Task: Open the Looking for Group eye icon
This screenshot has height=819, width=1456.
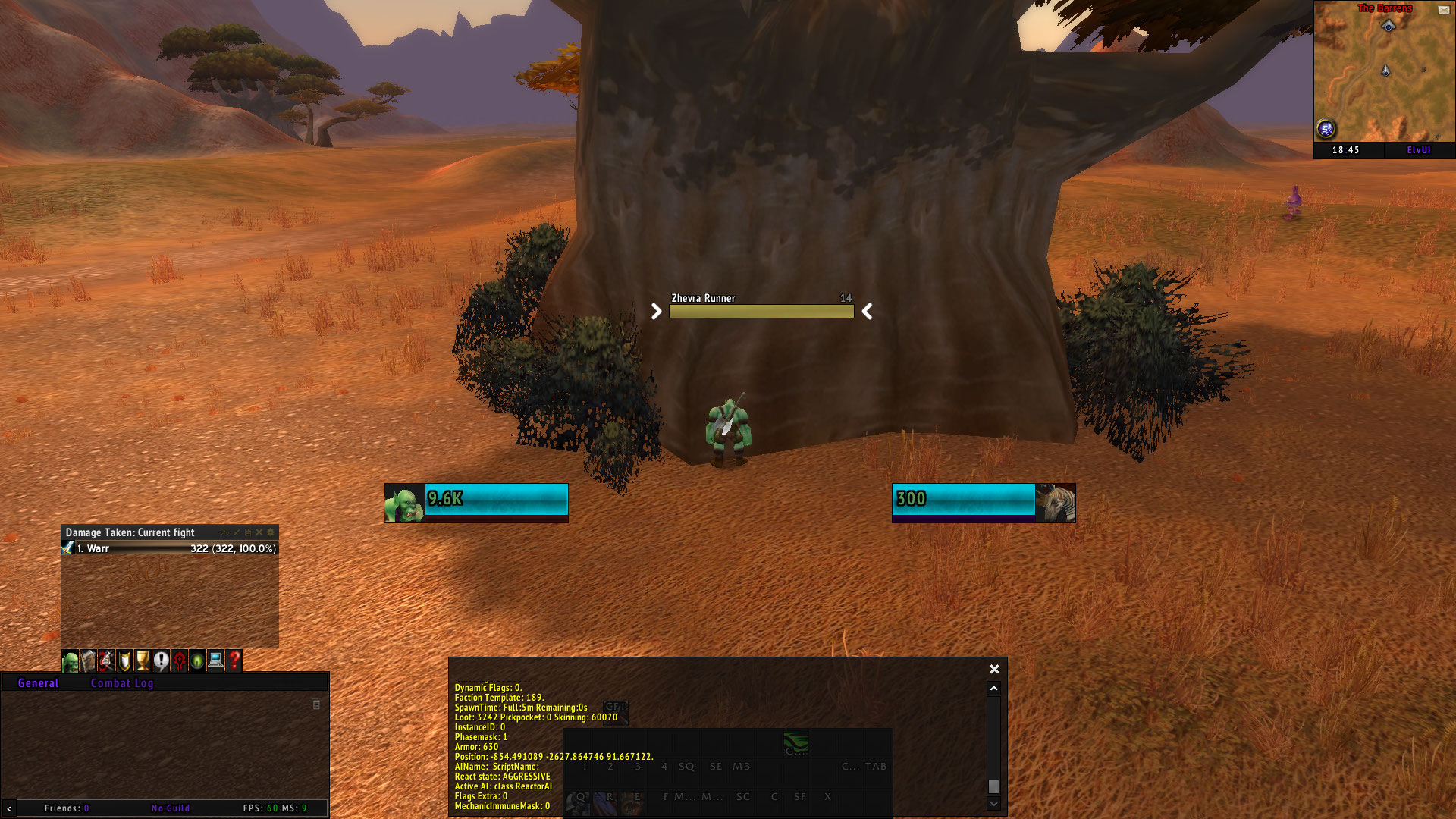Action: 199,661
